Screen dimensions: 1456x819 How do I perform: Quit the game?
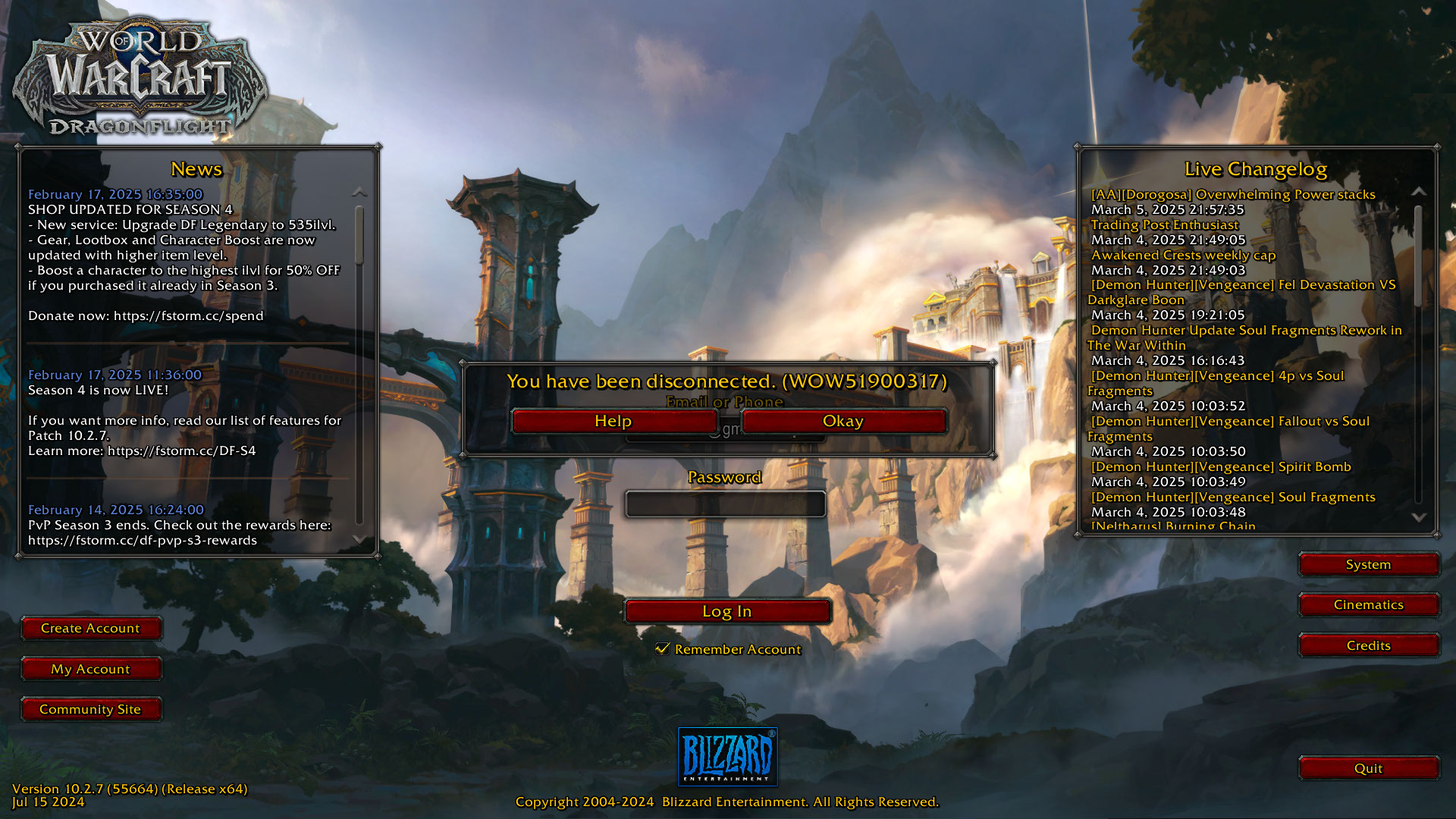(1368, 768)
